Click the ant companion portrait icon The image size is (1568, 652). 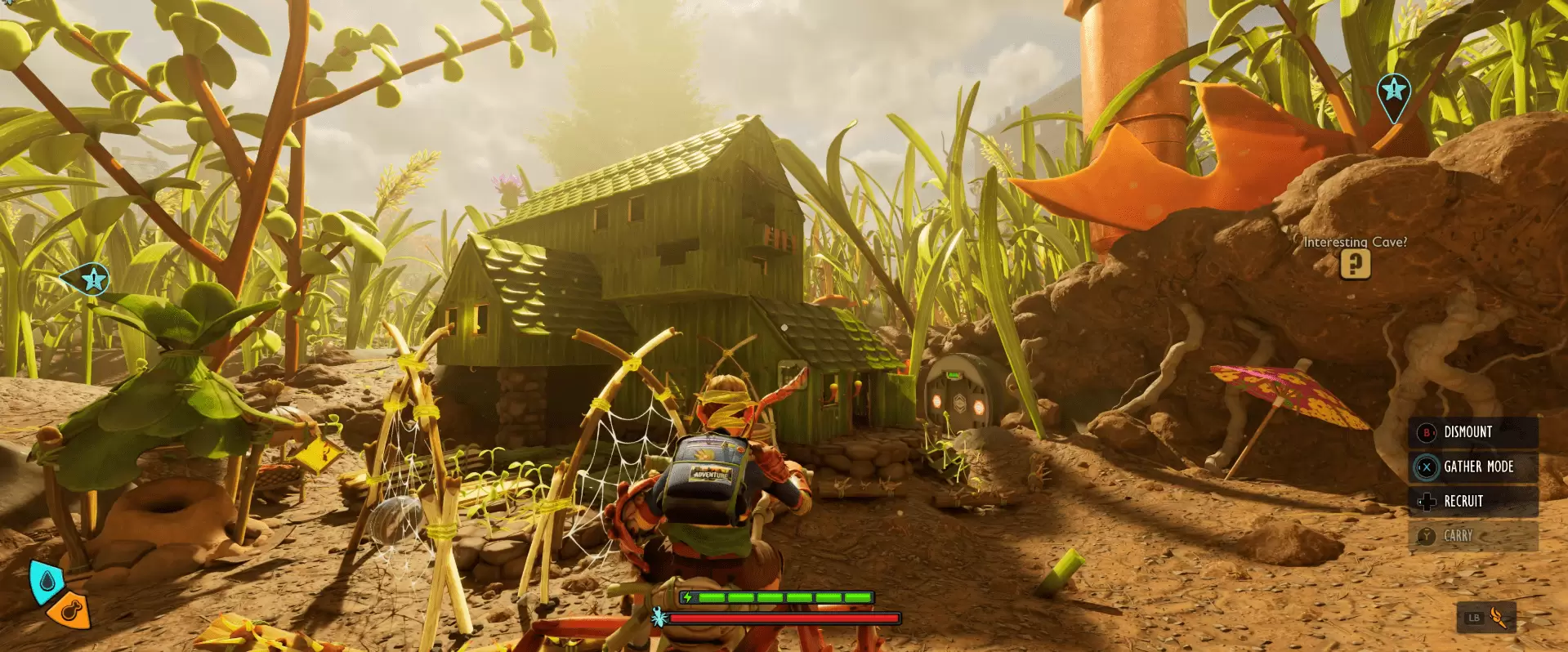pyautogui.click(x=659, y=619)
